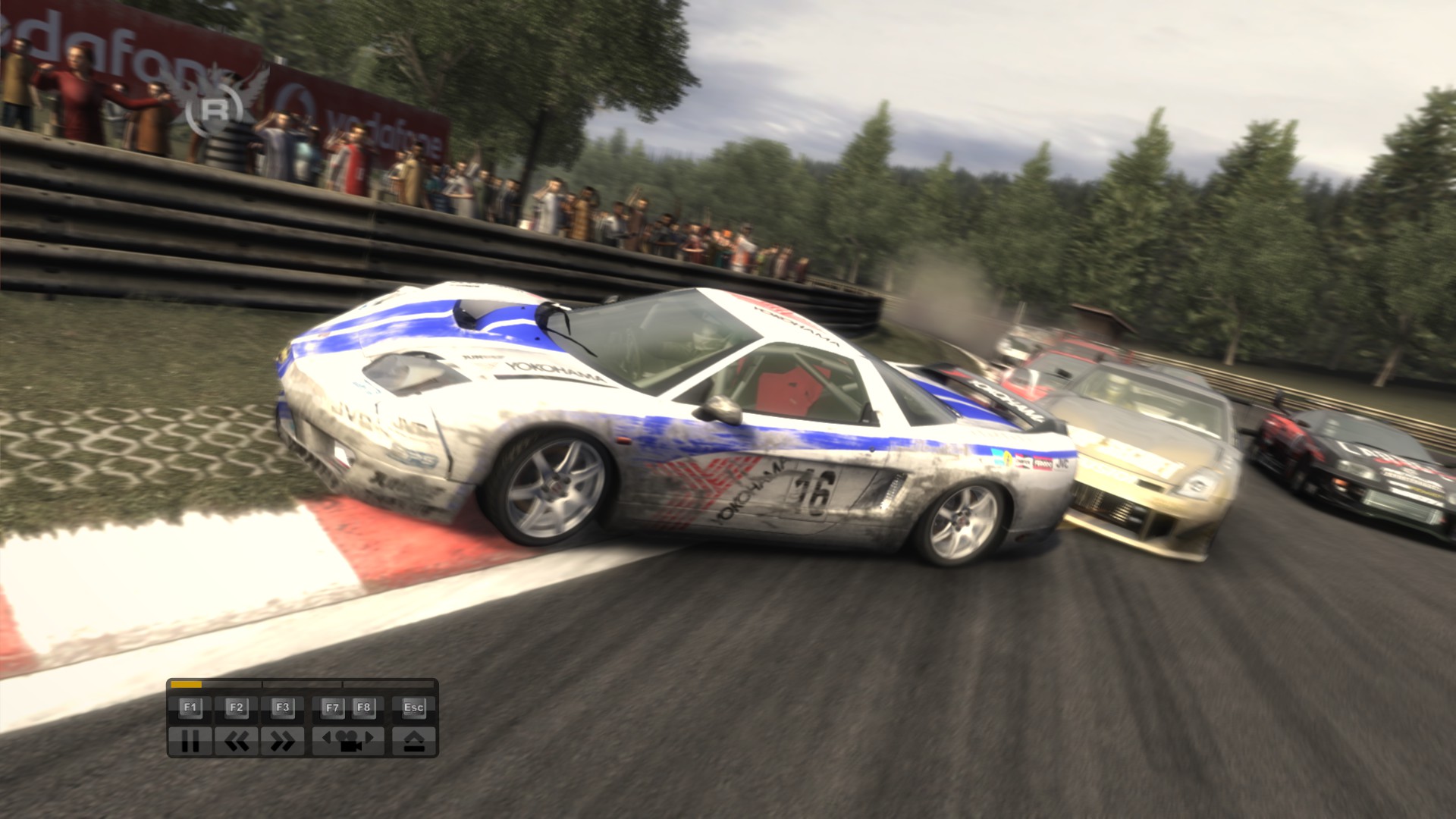The height and width of the screenshot is (819, 1456).
Task: Select the F7 previous camera key
Action: click(x=333, y=706)
